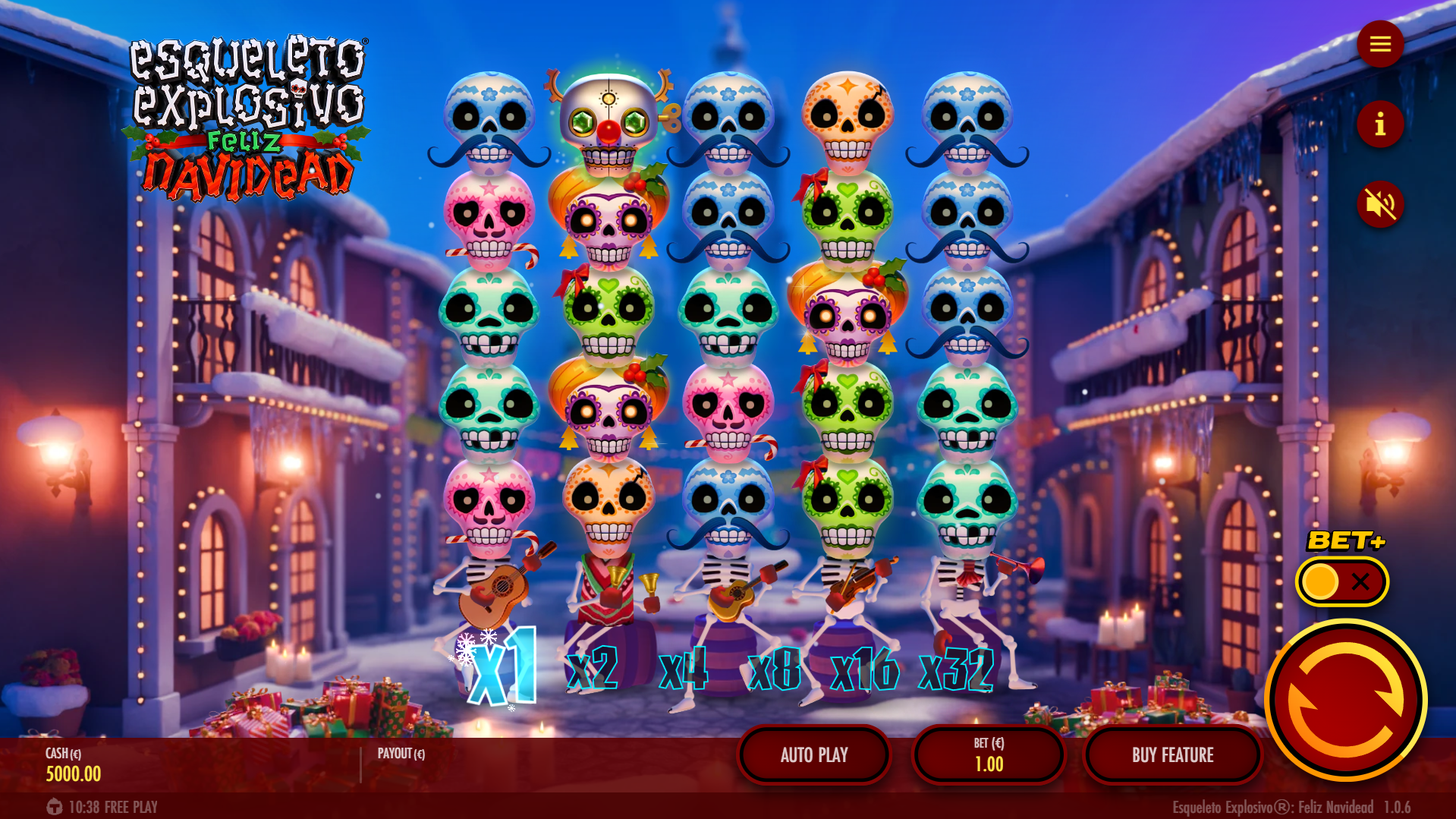The height and width of the screenshot is (819, 1456).
Task: Open Auto Play options
Action: 813,755
